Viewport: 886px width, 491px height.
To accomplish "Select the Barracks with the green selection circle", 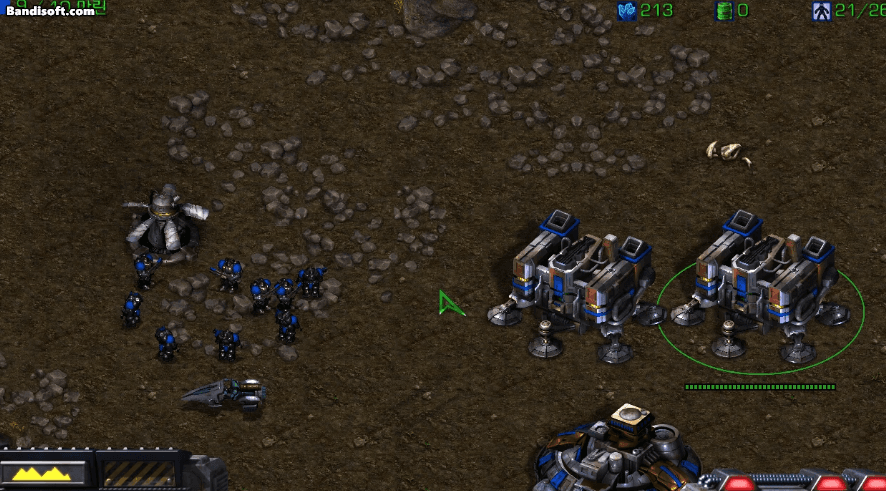I will (758, 285).
